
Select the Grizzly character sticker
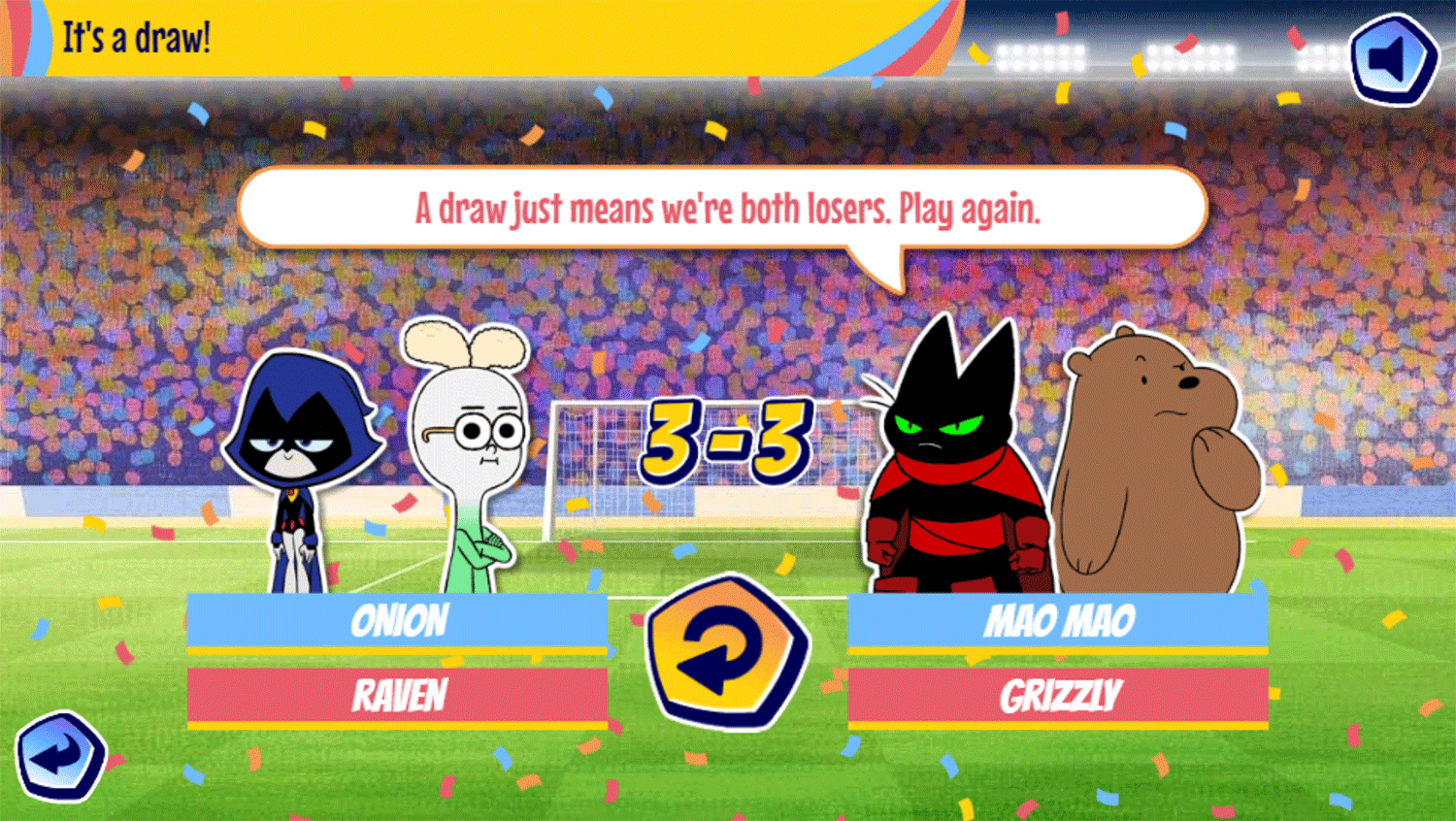[x=1155, y=456]
